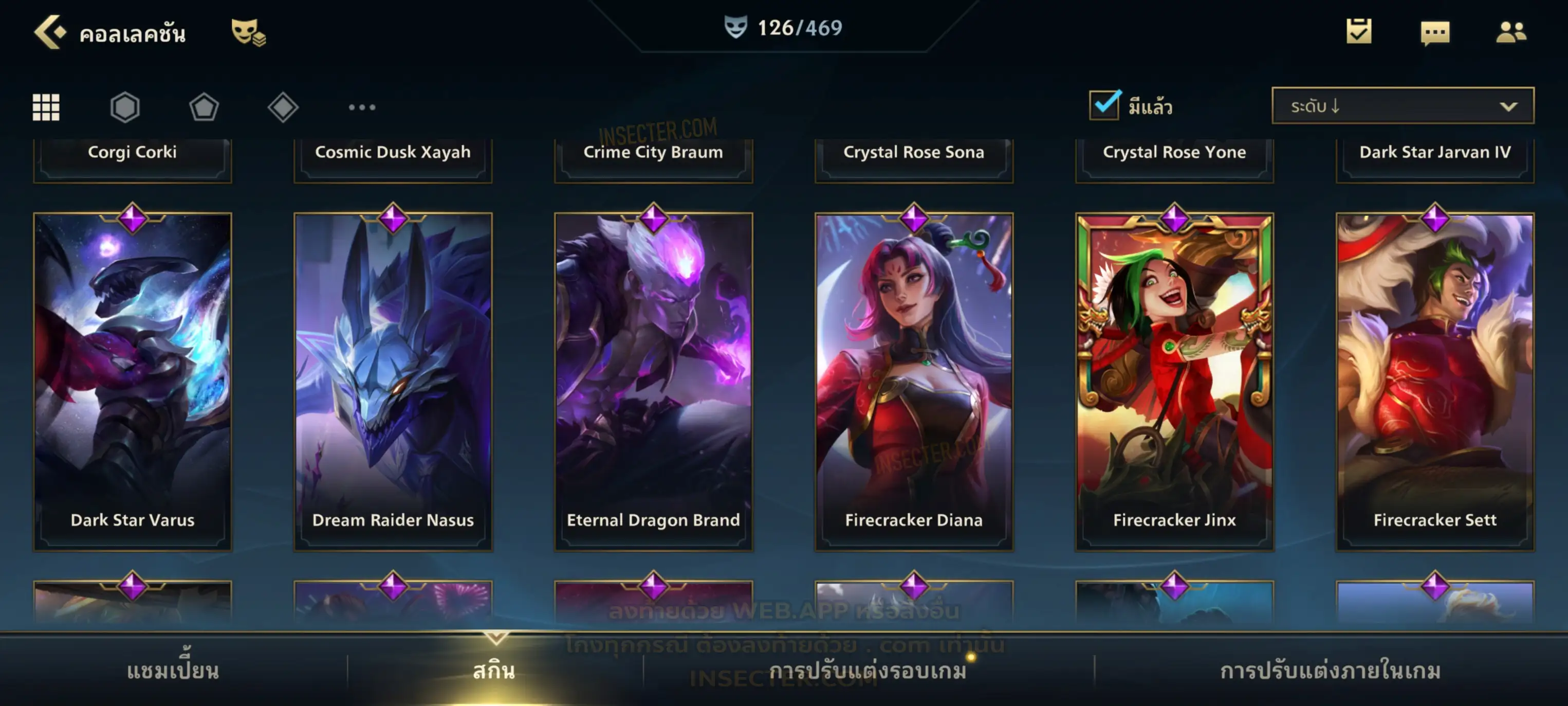Open the Firecracker Sett skin card
This screenshot has width=1568, height=706.
pos(1435,382)
